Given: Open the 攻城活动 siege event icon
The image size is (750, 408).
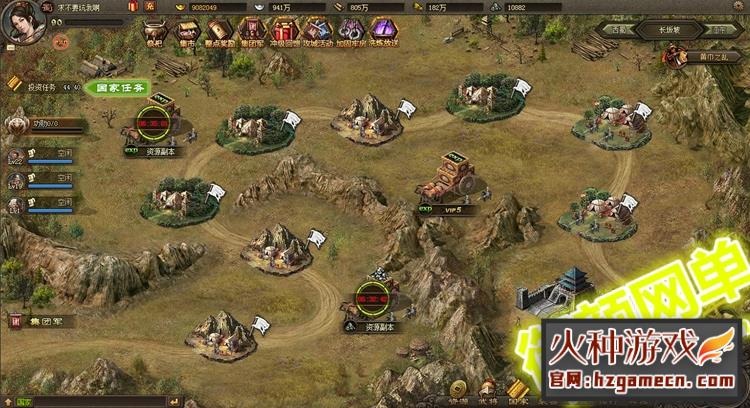Looking at the screenshot, I should (x=317, y=33).
